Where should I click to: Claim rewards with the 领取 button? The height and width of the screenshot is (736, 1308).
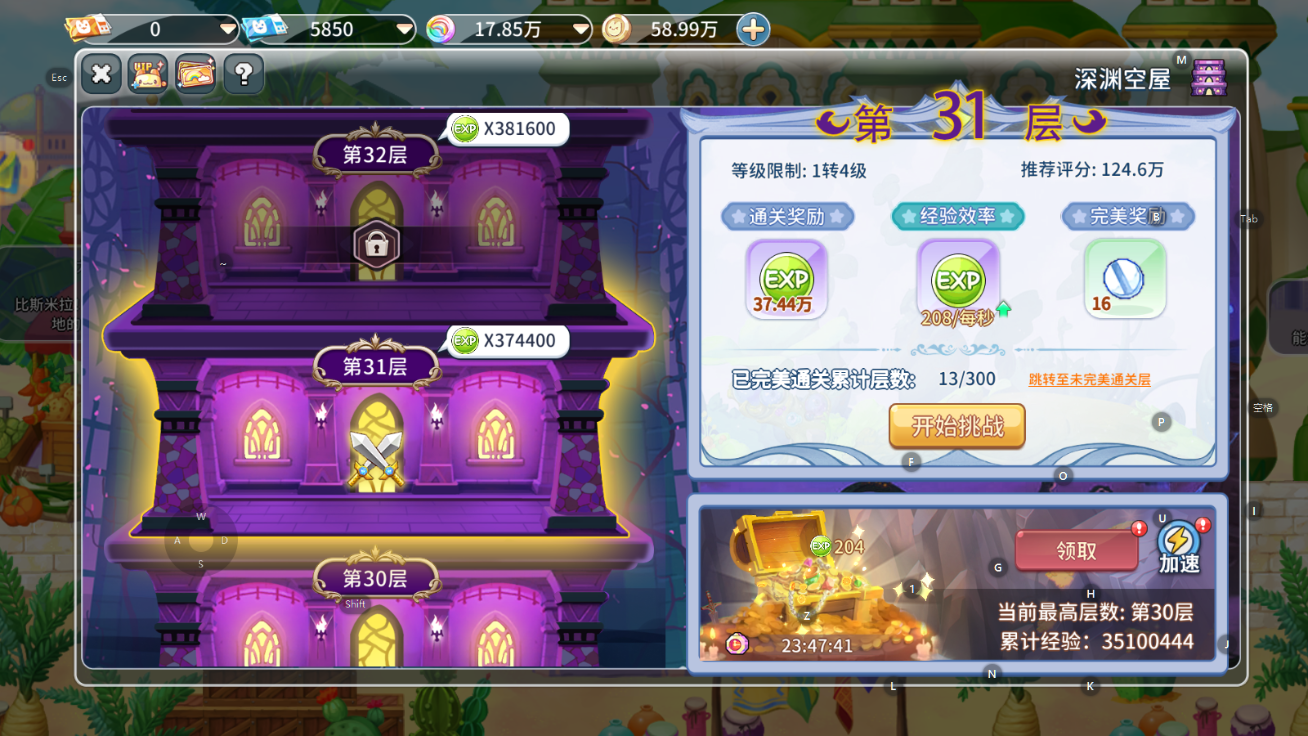[x=1078, y=549]
